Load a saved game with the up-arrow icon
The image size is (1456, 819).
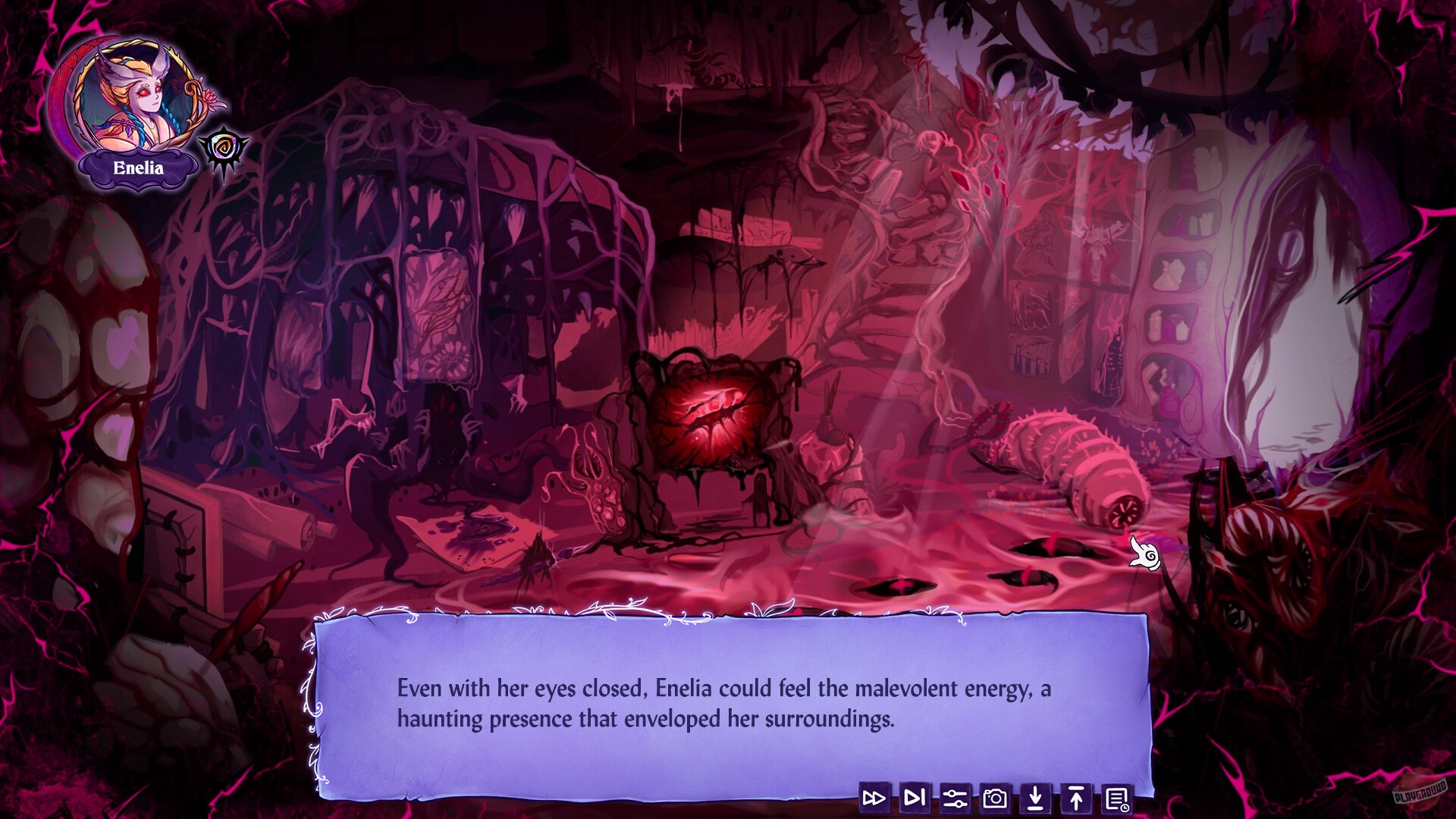(1076, 799)
